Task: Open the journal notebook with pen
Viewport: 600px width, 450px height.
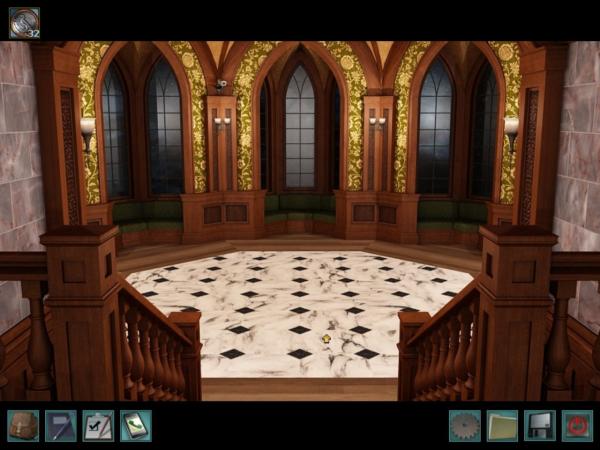Action: pyautogui.click(x=60, y=425)
